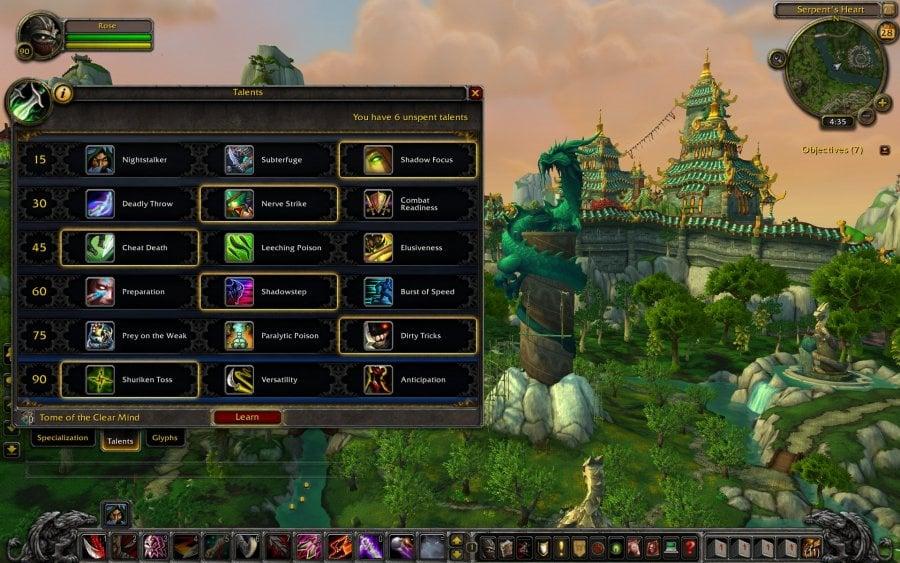Switch to the Specialization tab
900x563 pixels.
64,438
